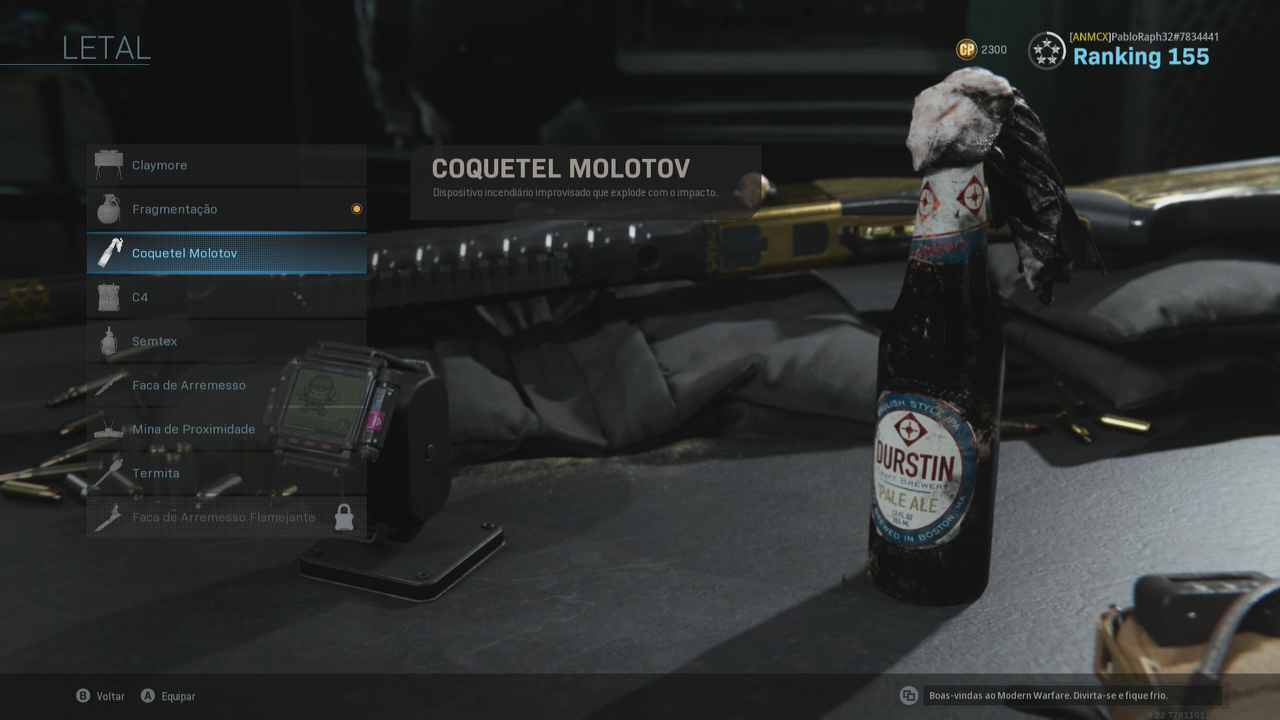Click the locked Faca de Arremesso Flamejante
Viewport: 1280px width, 720px height.
(x=226, y=517)
